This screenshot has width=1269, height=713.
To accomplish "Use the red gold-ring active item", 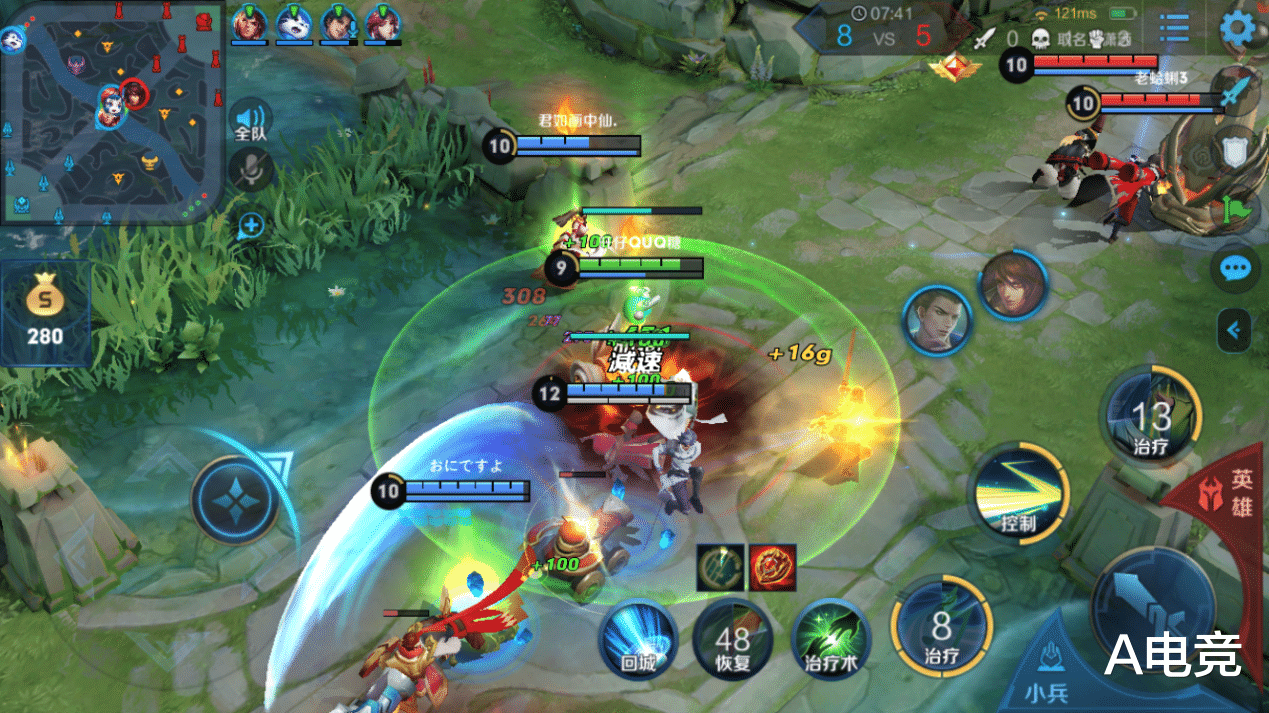I will pyautogui.click(x=772, y=567).
